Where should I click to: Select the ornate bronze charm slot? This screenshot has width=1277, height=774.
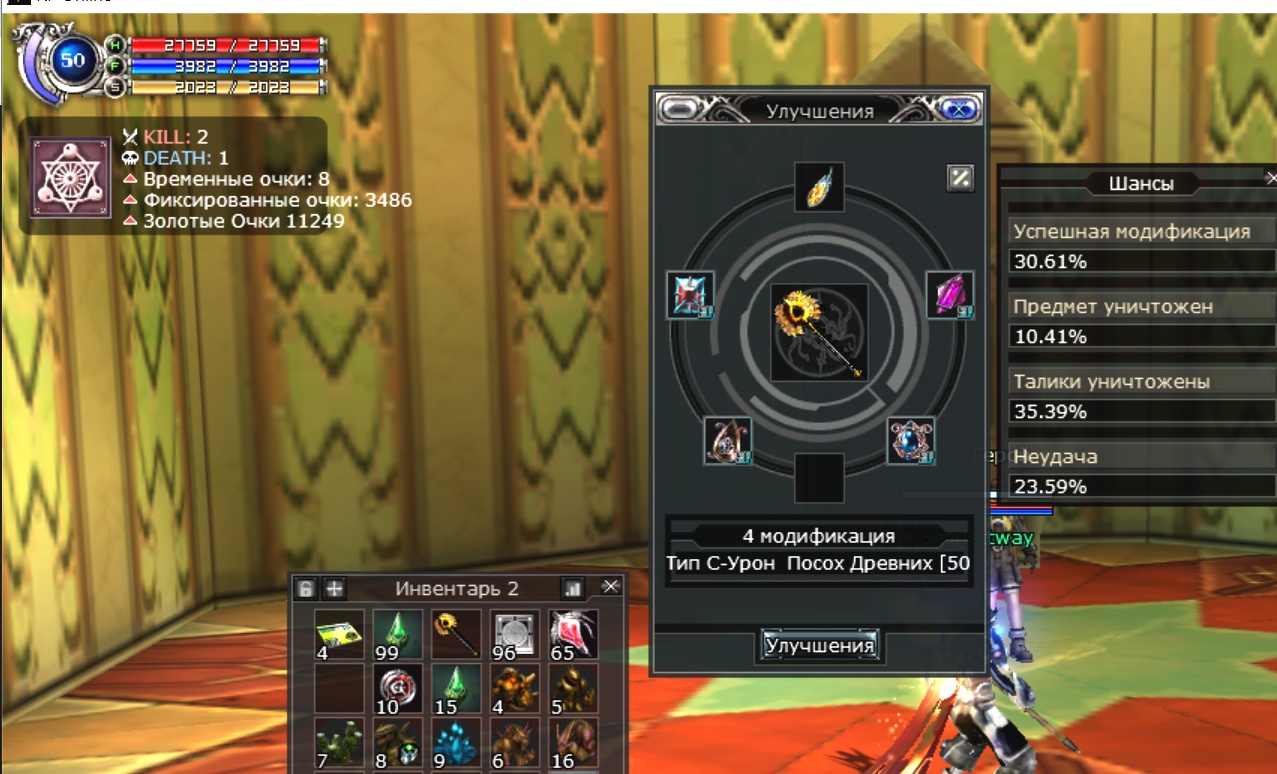728,441
